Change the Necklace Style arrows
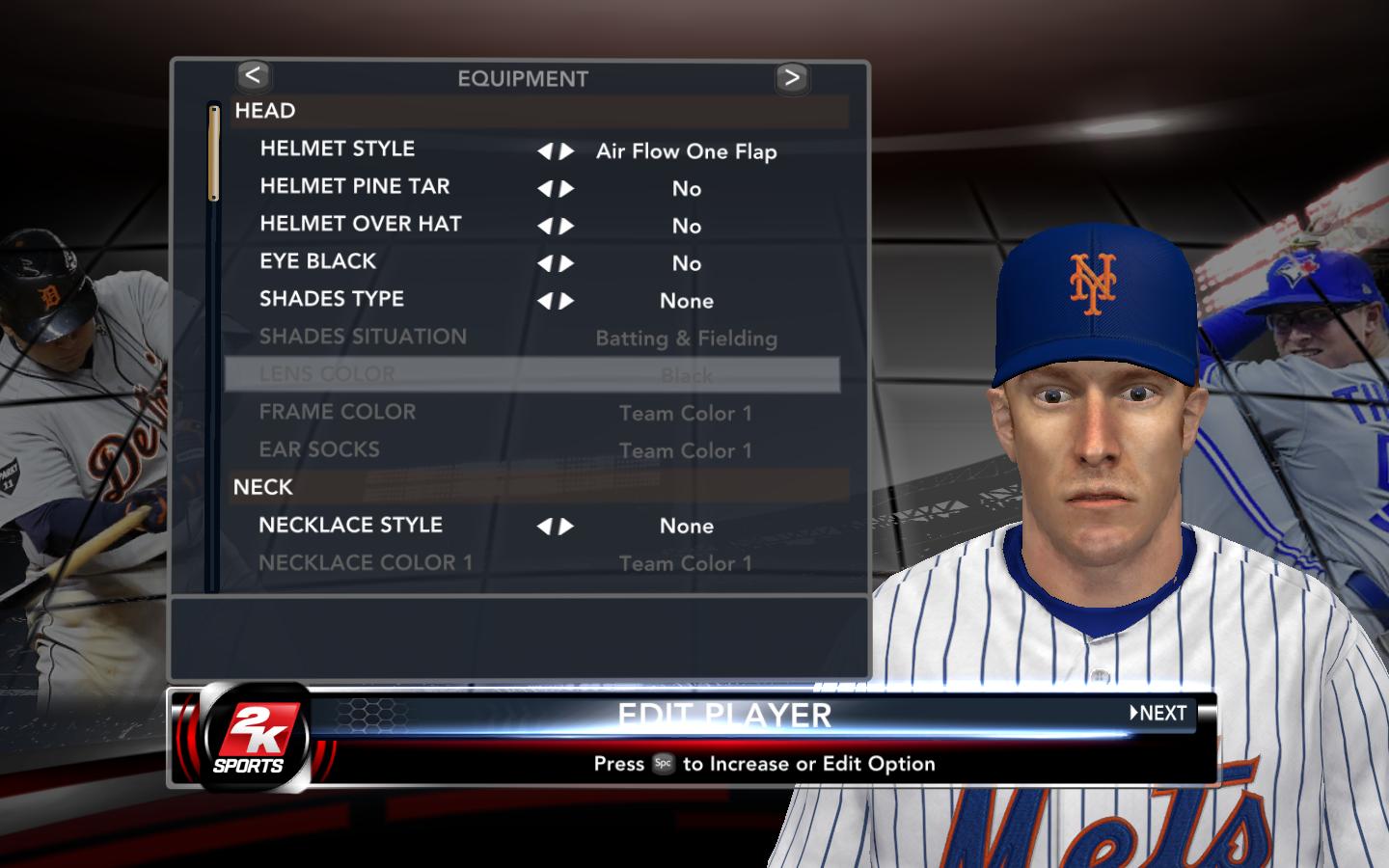Viewport: 1389px width, 868px height. click(556, 527)
